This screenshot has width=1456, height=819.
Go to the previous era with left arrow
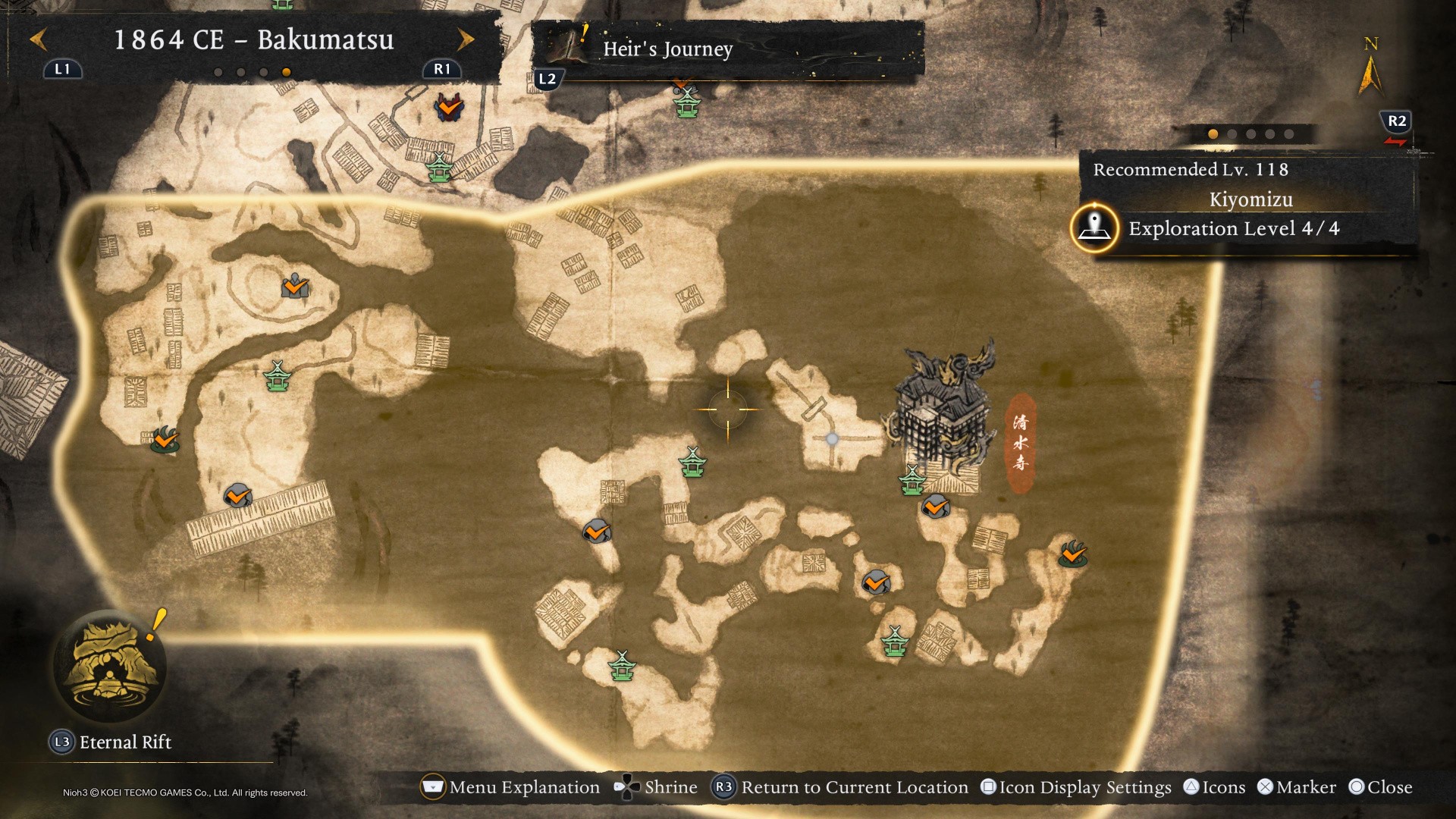point(38,39)
